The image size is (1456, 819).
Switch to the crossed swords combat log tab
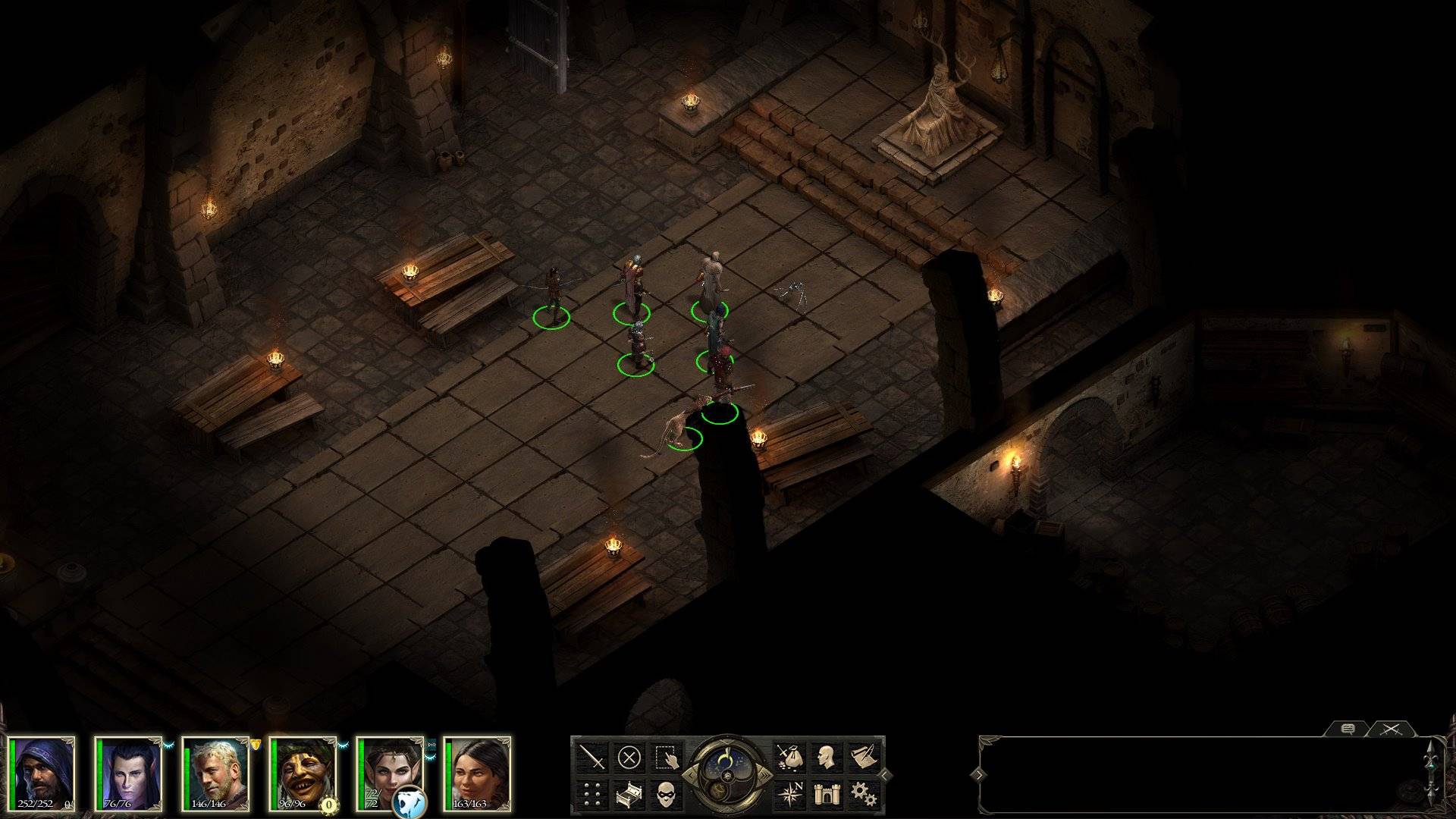click(1390, 729)
